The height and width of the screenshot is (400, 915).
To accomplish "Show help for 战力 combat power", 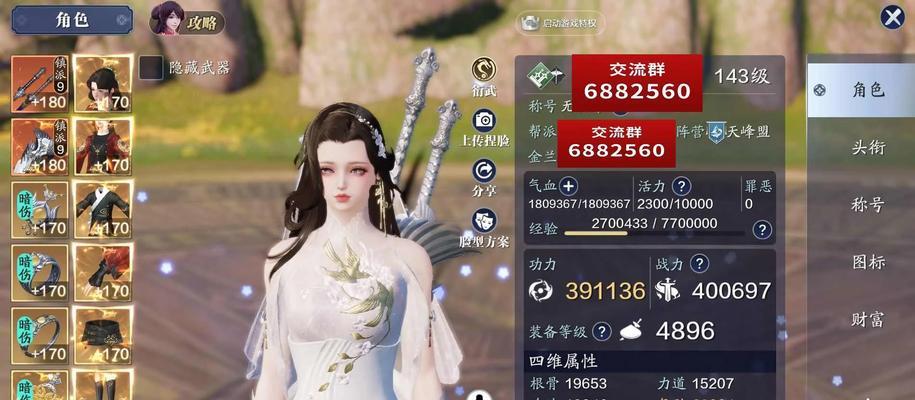I will point(699,264).
